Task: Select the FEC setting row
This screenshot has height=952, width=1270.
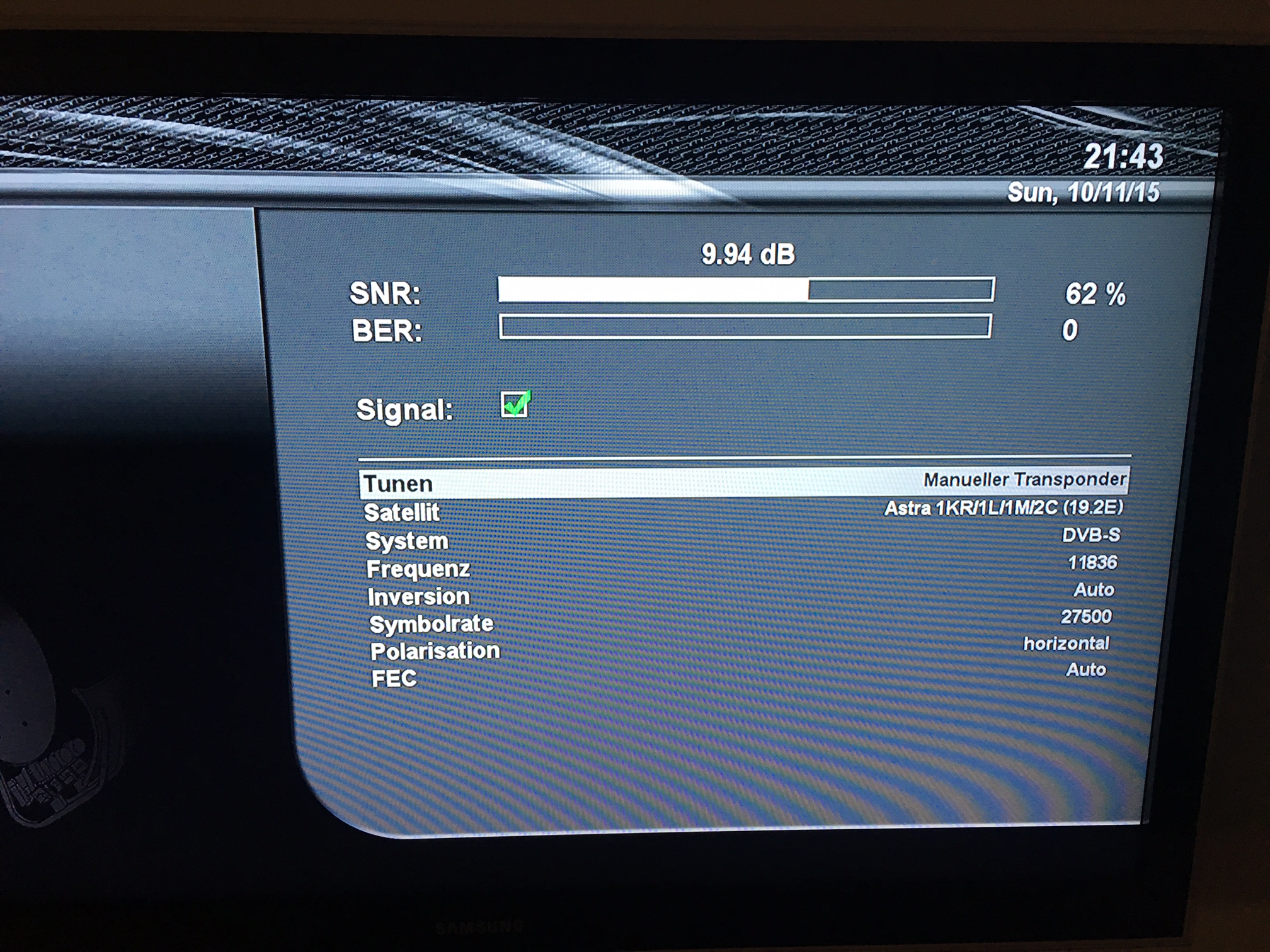Action: (x=743, y=675)
